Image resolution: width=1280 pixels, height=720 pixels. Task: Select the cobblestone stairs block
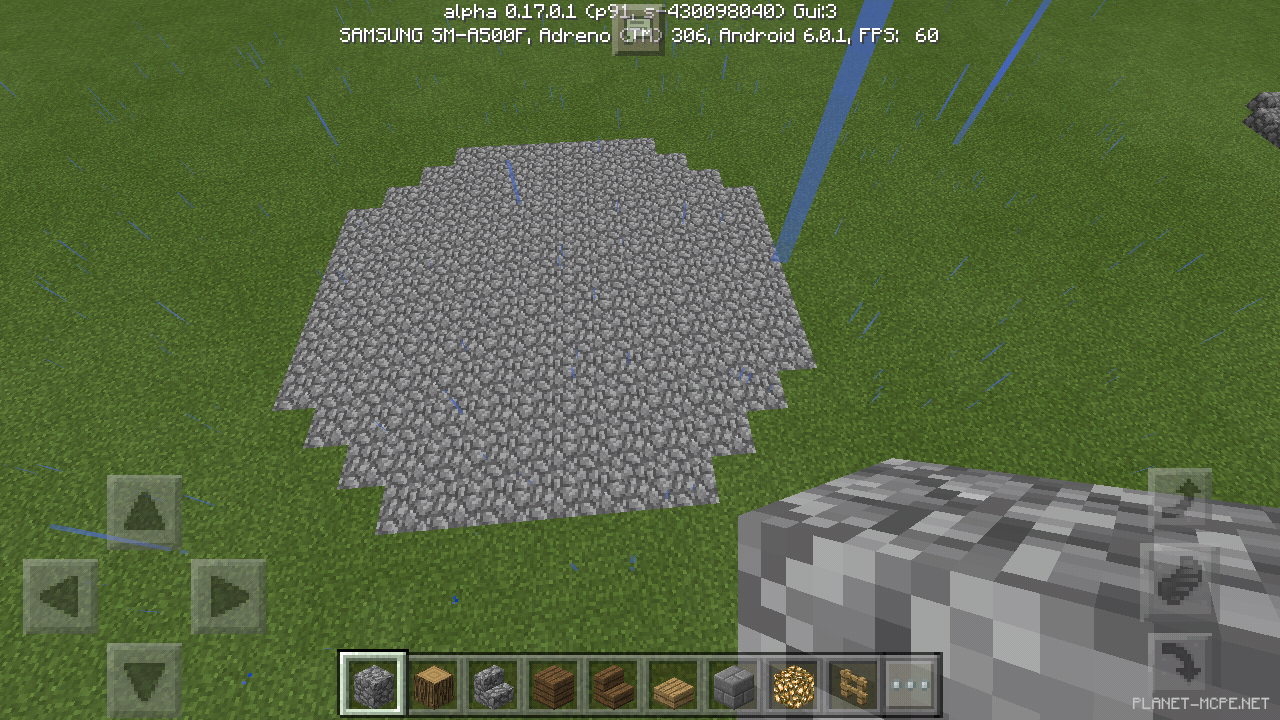point(492,683)
